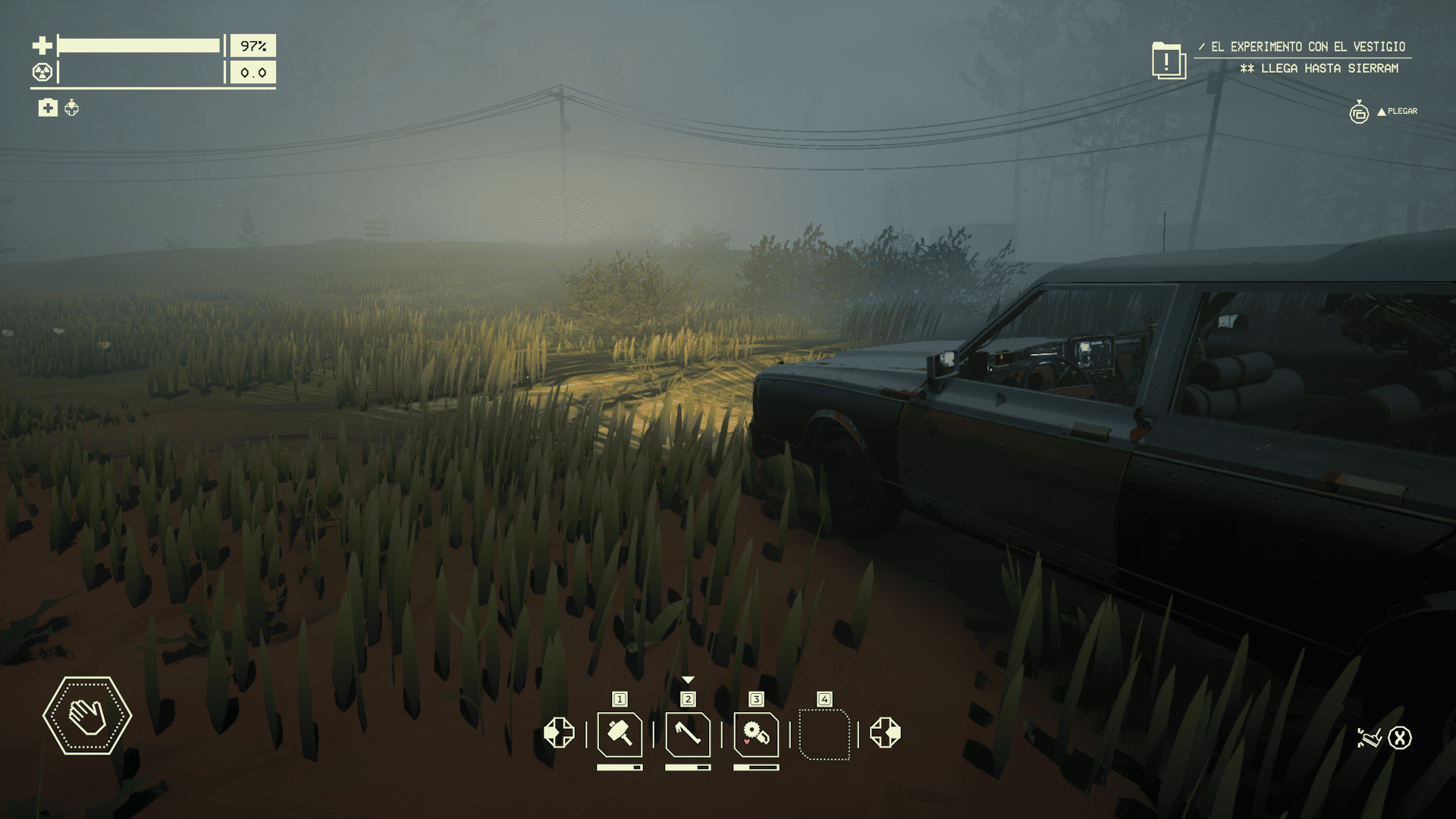This screenshot has height=819, width=1456.
Task: Use the first-aid kit quick-heal icon
Action: tap(48, 108)
